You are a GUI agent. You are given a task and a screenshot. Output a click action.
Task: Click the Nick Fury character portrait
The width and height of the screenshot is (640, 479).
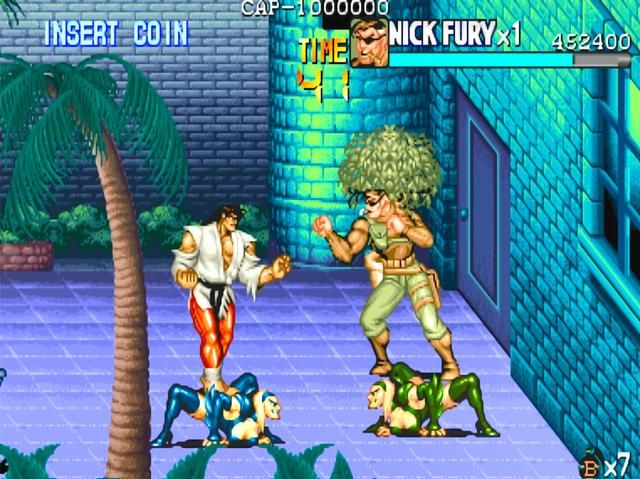point(369,43)
